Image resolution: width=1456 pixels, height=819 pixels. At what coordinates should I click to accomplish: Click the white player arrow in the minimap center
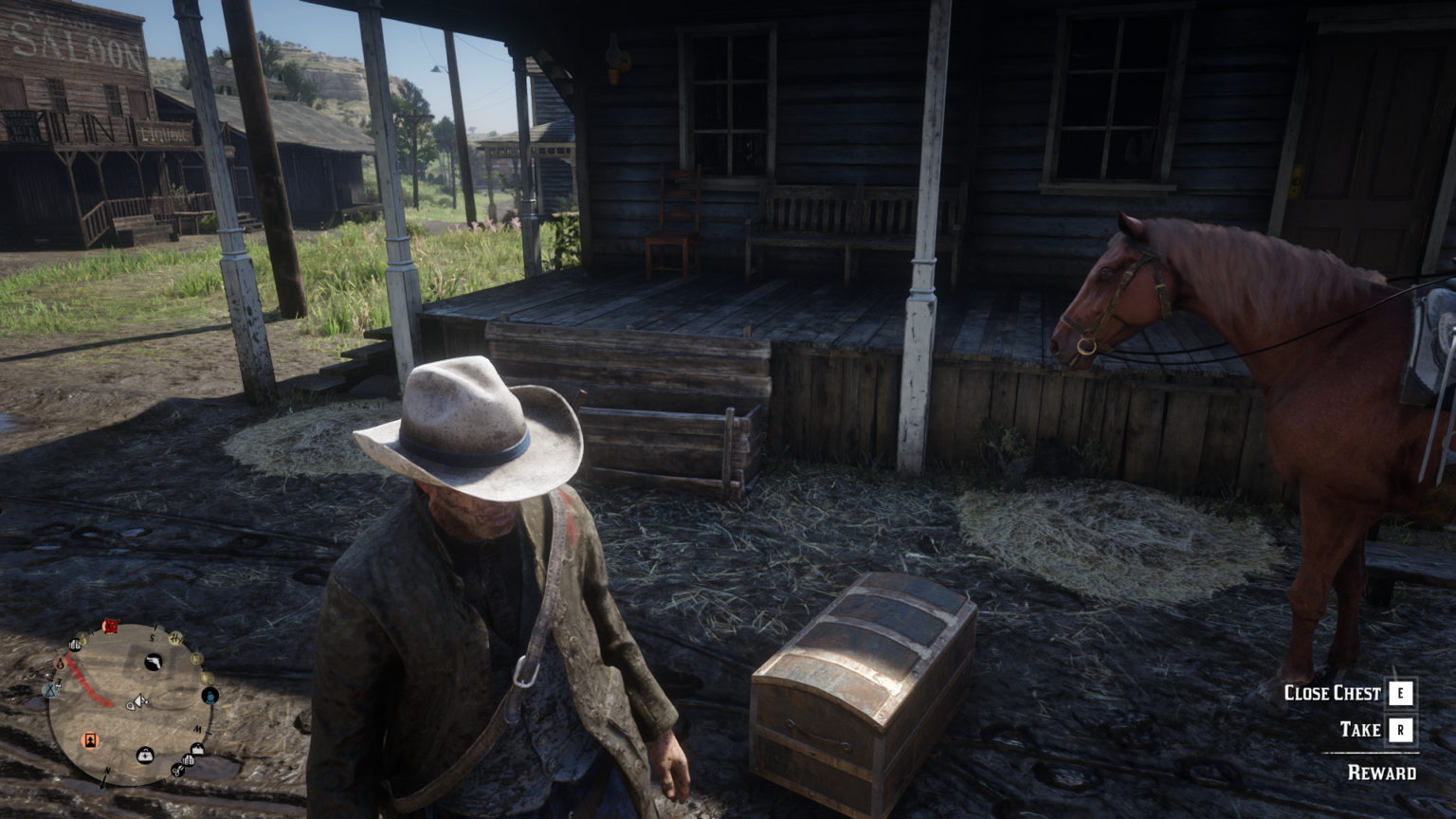click(139, 701)
